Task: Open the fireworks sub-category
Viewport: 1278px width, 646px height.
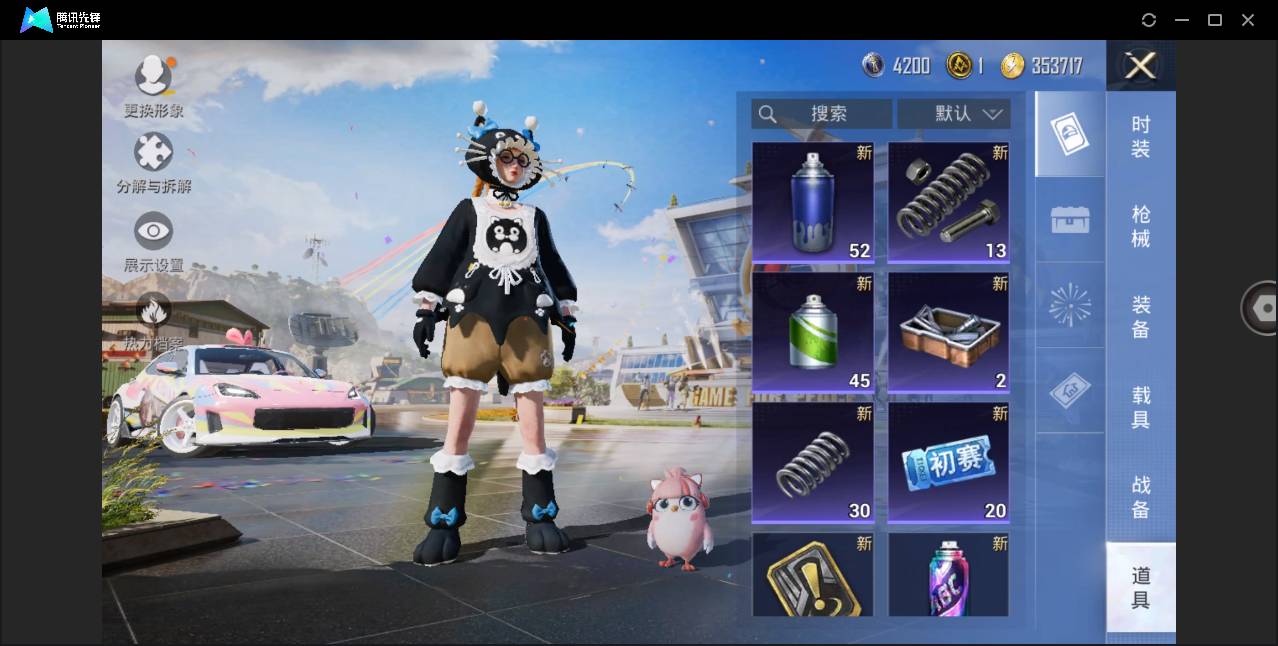Action: click(x=1070, y=305)
